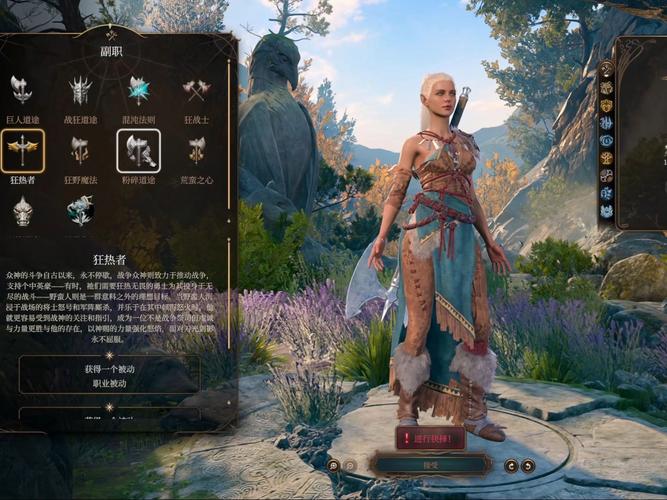Click the 接受 accept button
The width and height of the screenshot is (667, 500).
(x=430, y=465)
